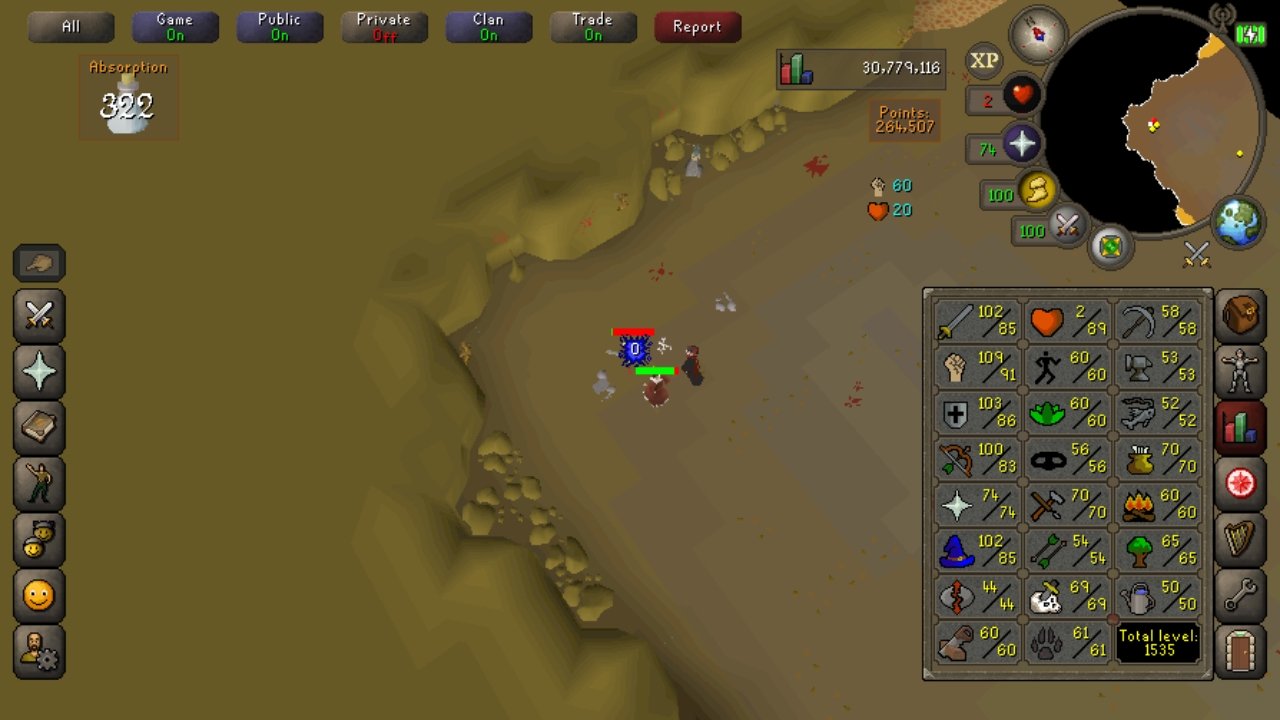The image size is (1280, 720).
Task: Toggle the Game chat filter
Action: (x=175, y=27)
